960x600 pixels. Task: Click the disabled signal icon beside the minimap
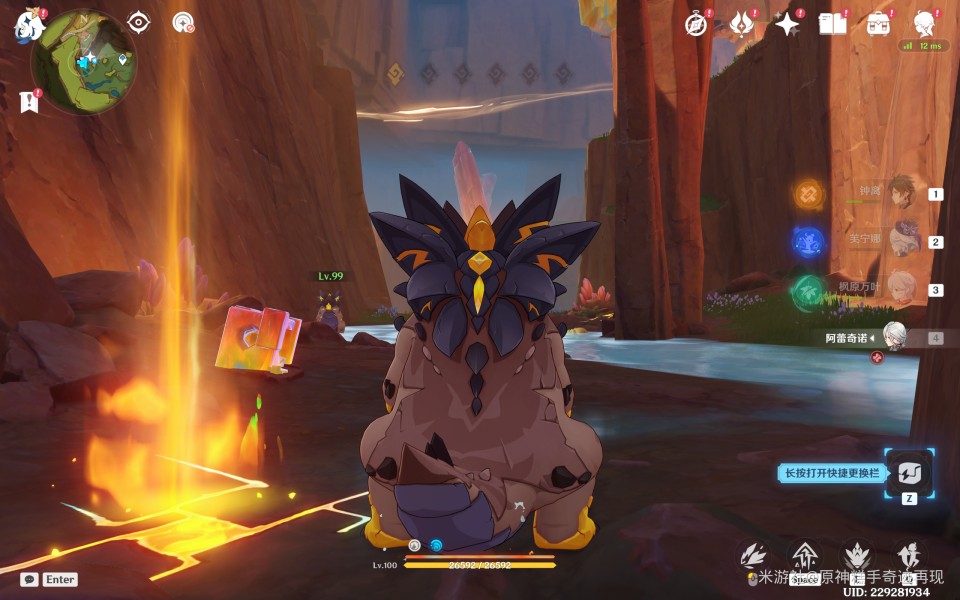tap(183, 22)
